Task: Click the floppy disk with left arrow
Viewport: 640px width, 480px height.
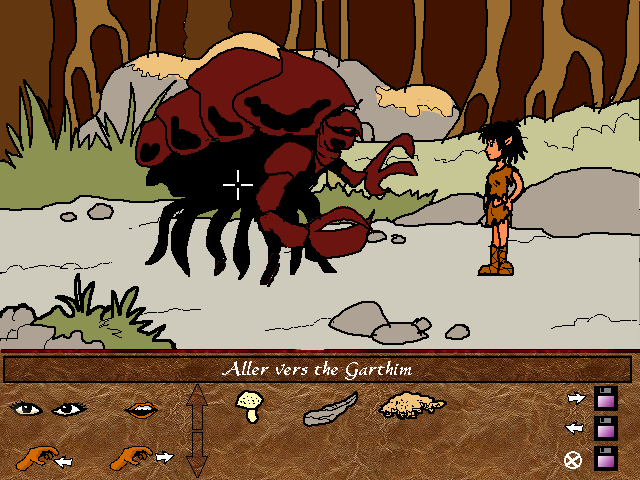Action: [x=604, y=429]
